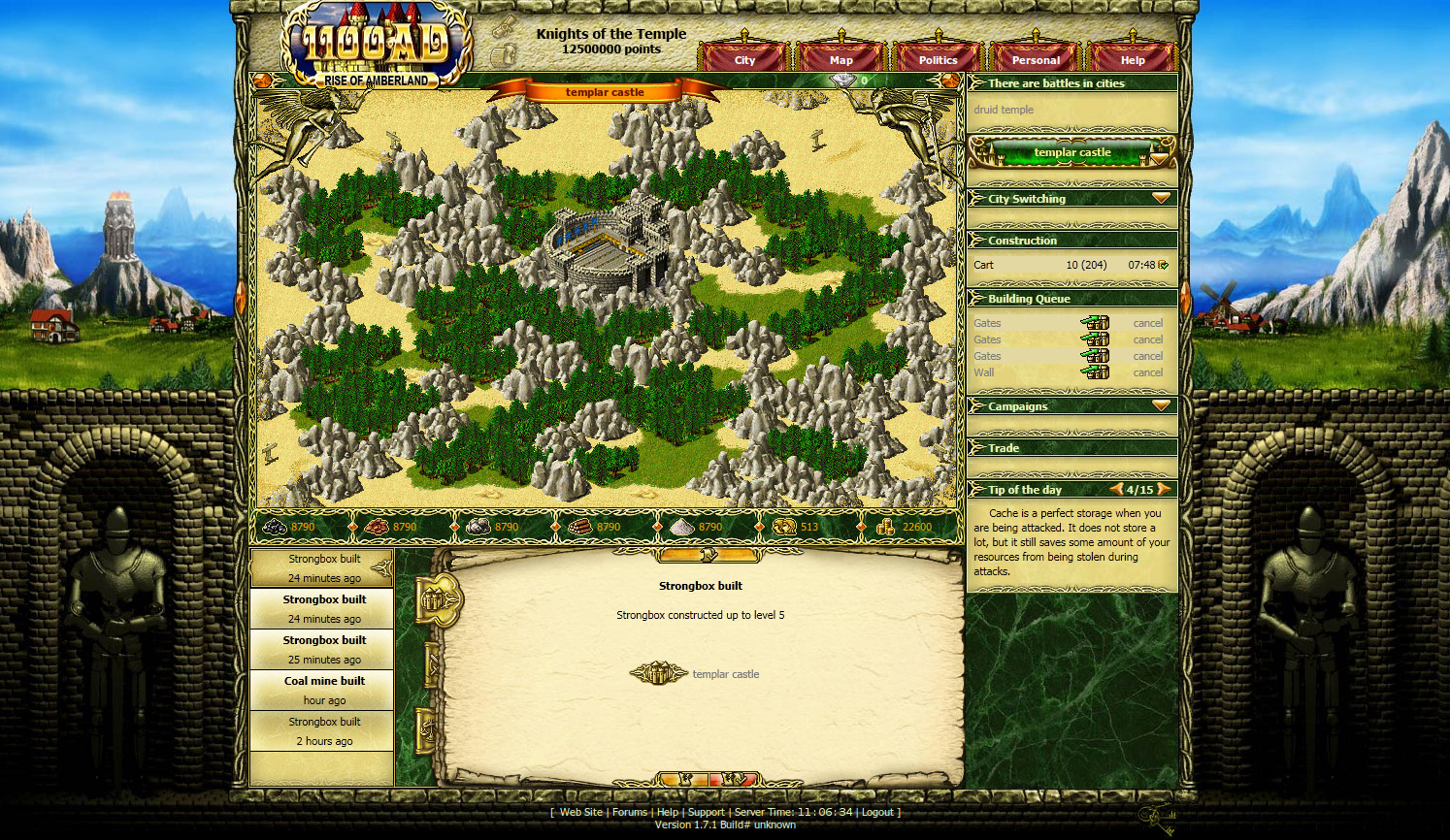
Task: Expand the Campaigns section arrow
Action: tap(1161, 405)
